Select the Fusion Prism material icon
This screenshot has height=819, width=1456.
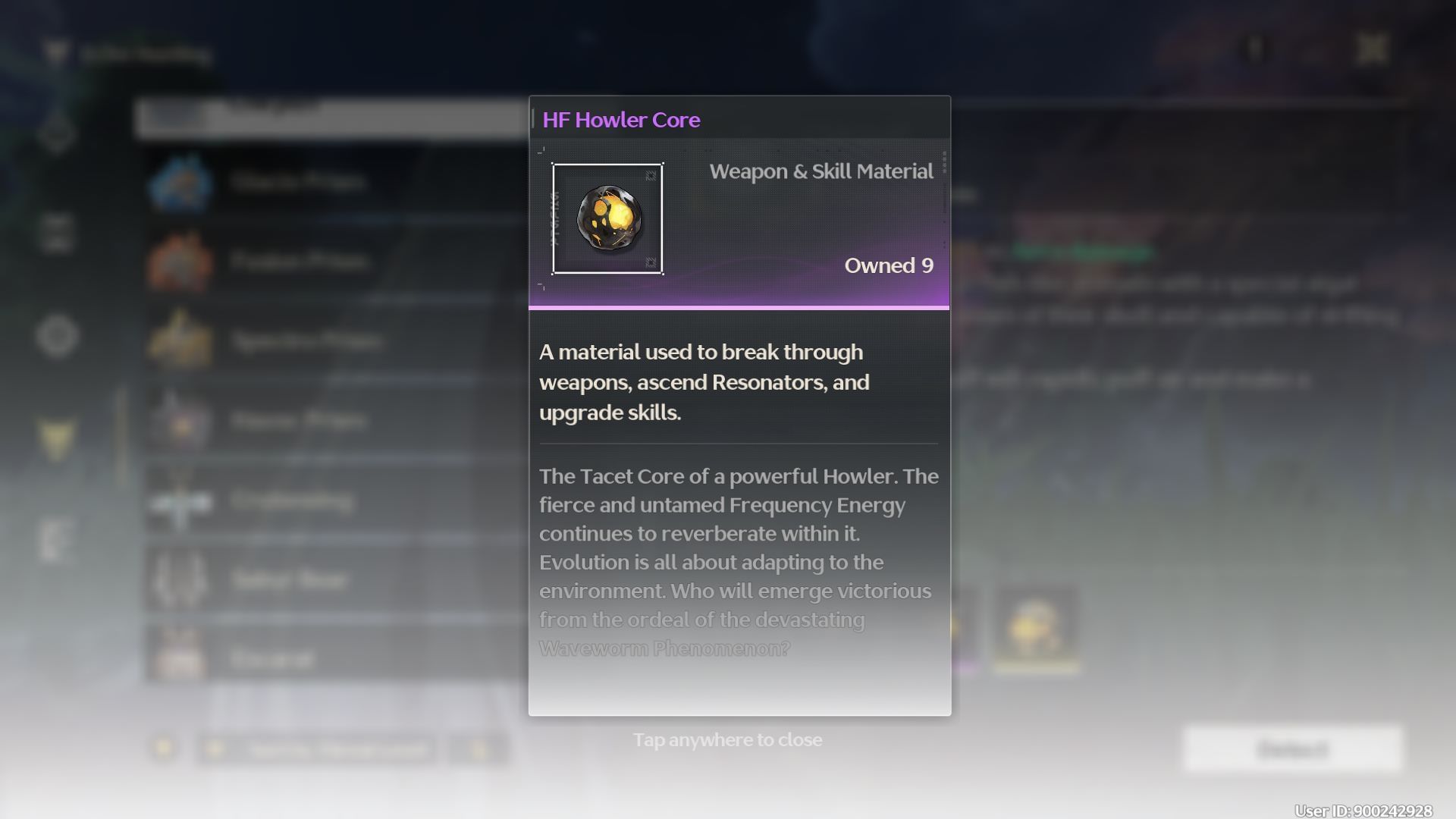click(182, 260)
